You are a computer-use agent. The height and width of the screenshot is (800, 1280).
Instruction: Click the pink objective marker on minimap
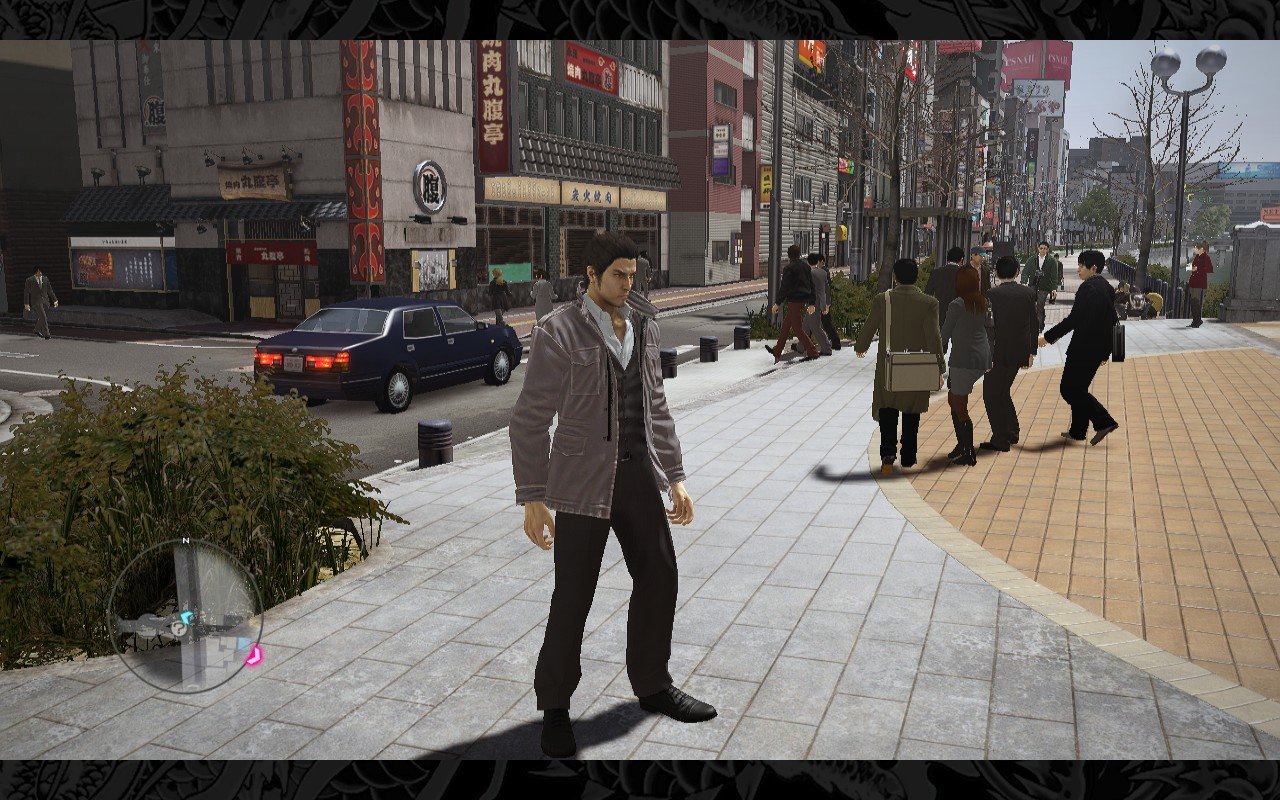click(x=253, y=656)
